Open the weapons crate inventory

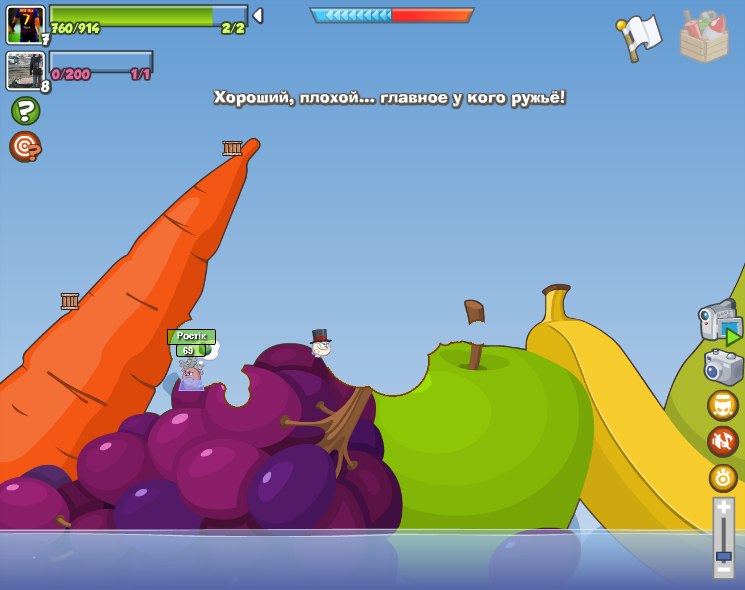704,37
